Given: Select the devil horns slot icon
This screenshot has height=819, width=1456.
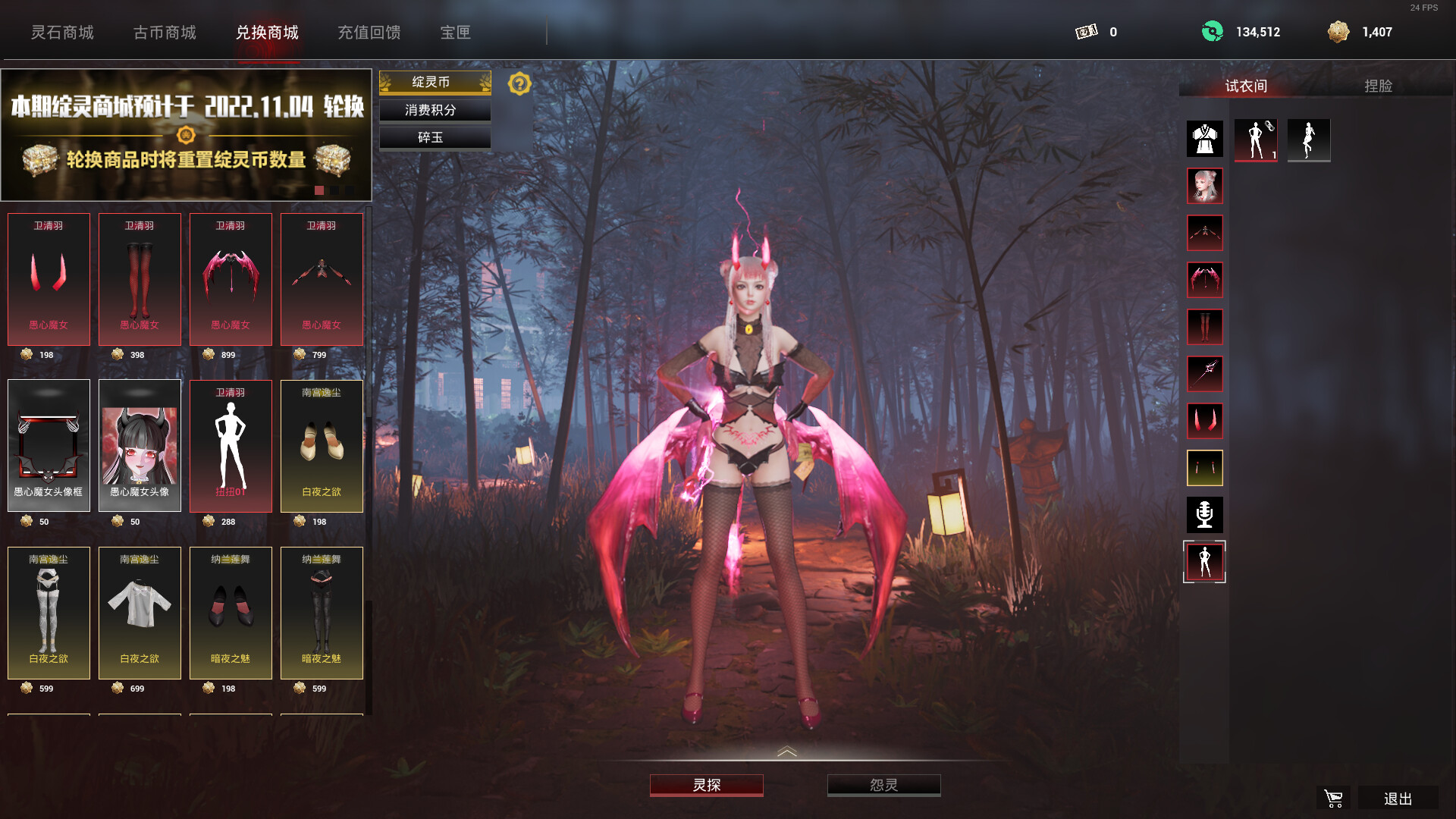Looking at the screenshot, I should (1205, 422).
